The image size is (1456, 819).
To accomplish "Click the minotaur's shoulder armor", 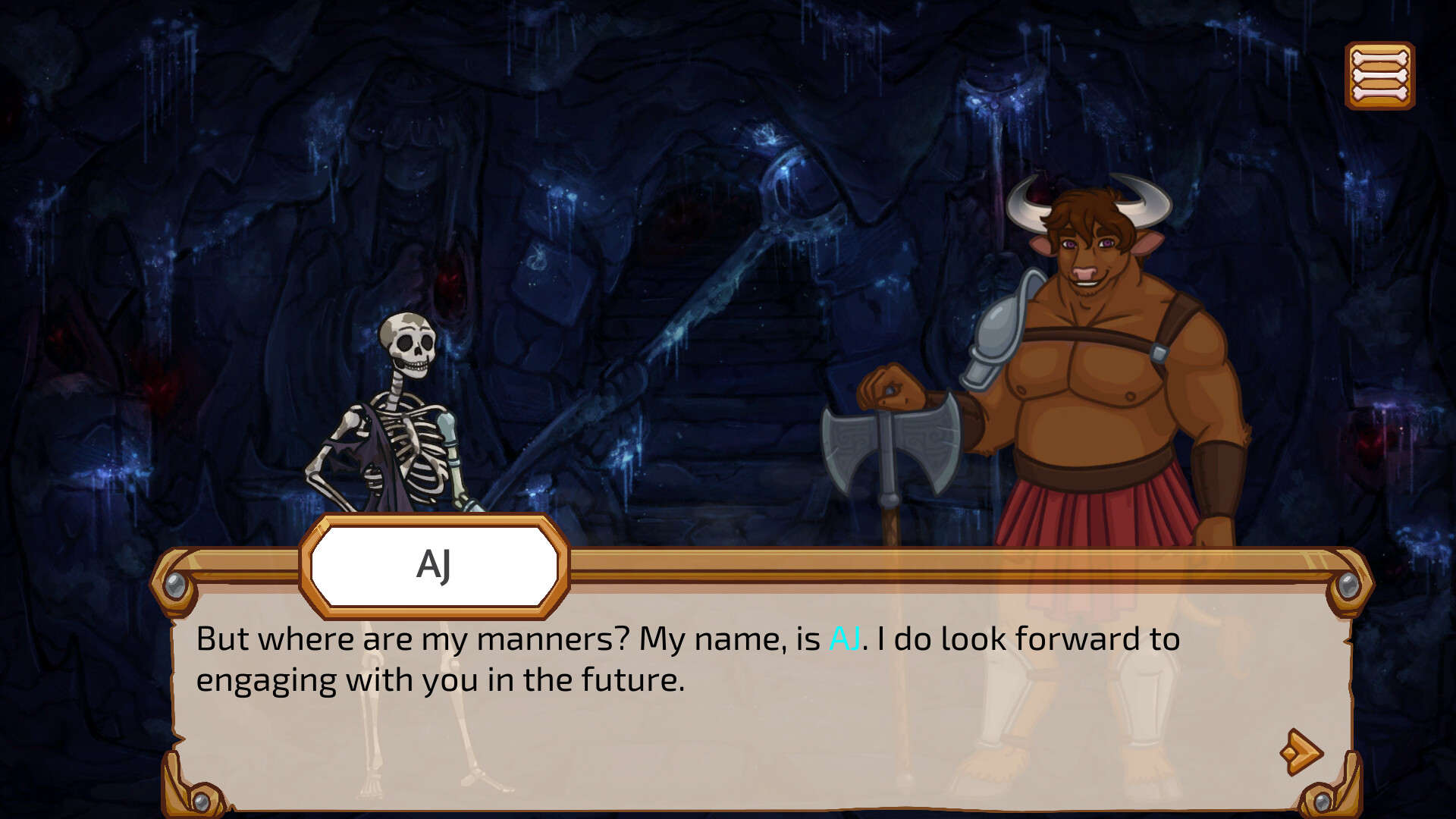I will click(x=1001, y=326).
